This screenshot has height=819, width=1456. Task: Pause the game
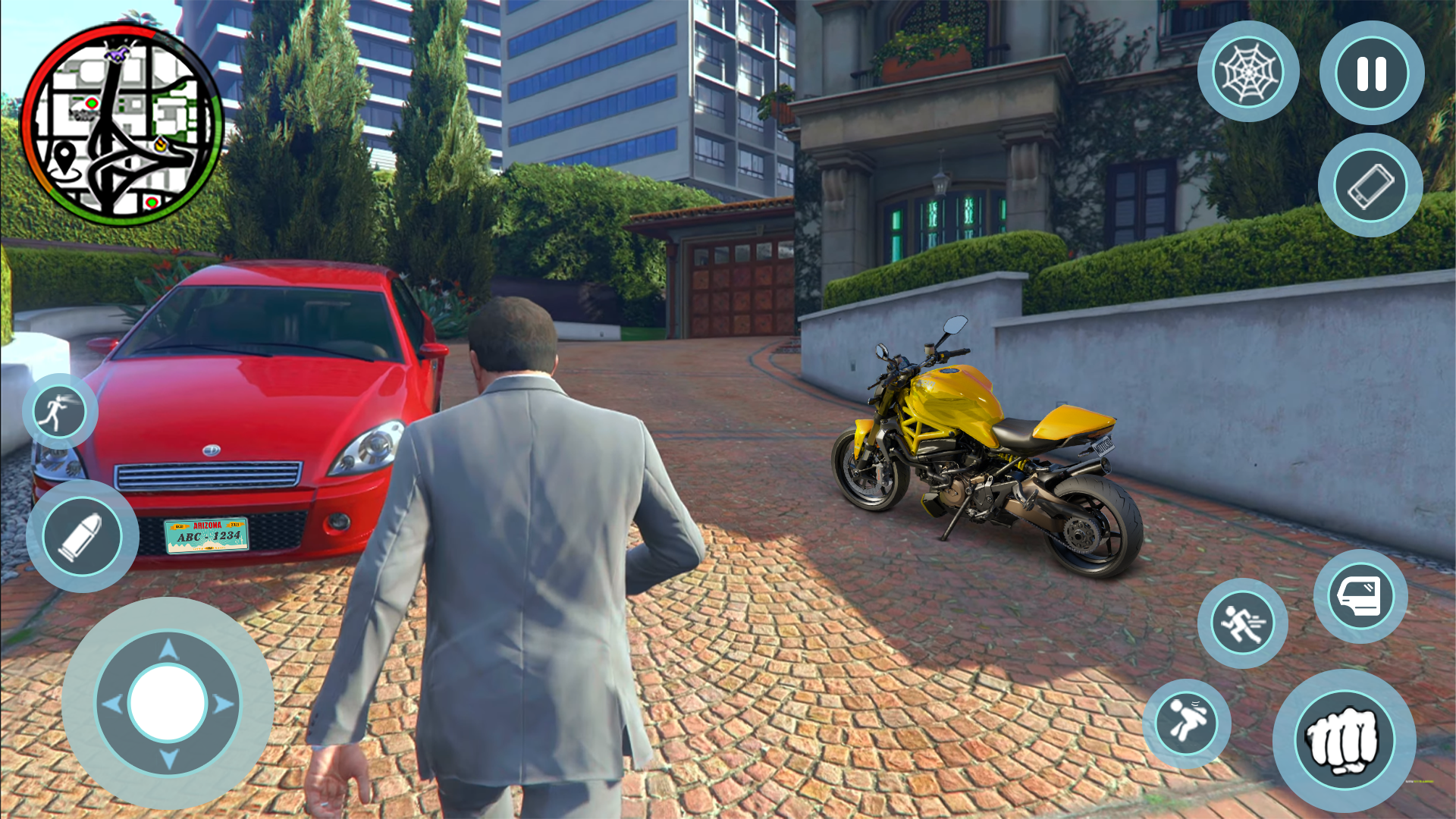point(1371,74)
